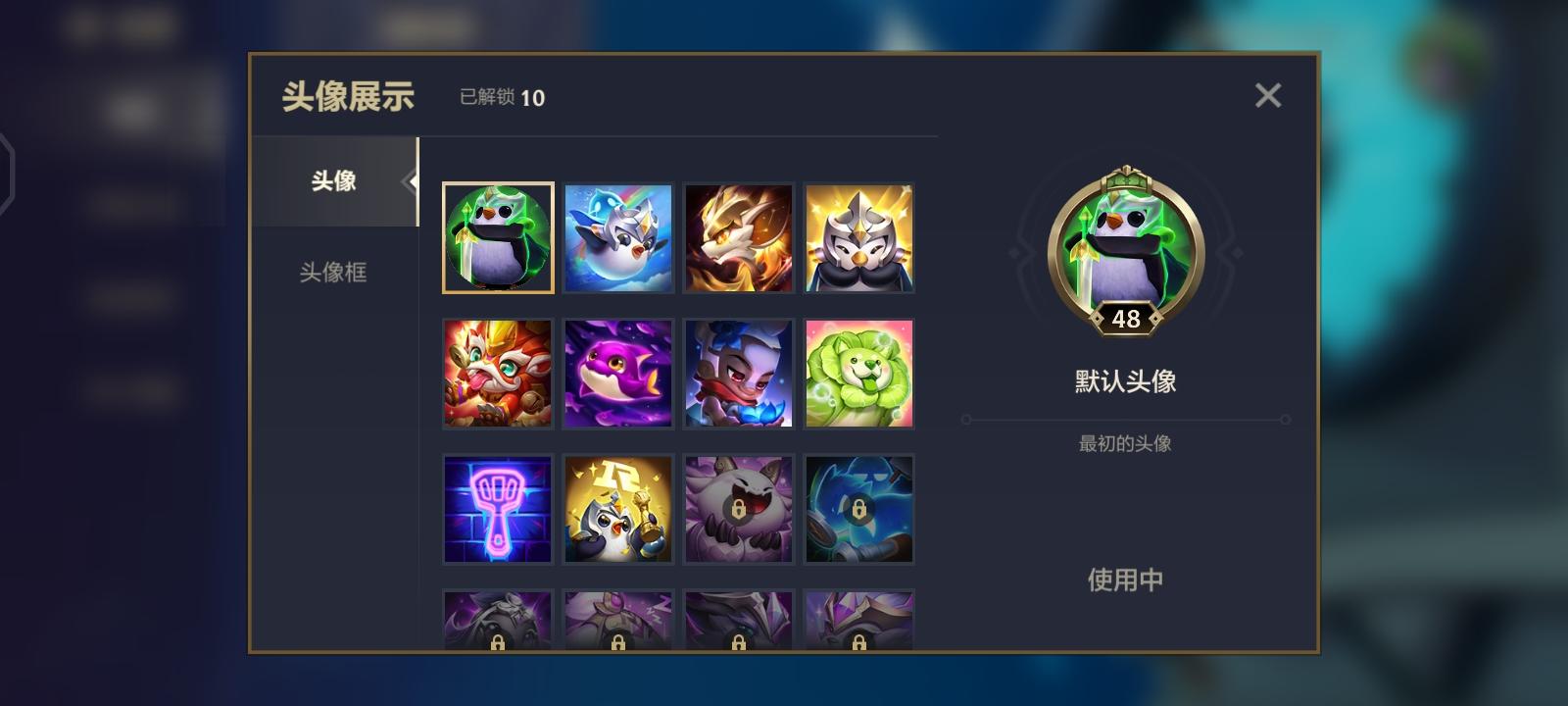Select the trophy-holding penguin avatar
Viewport: 1568px width, 706px height.
coord(618,508)
